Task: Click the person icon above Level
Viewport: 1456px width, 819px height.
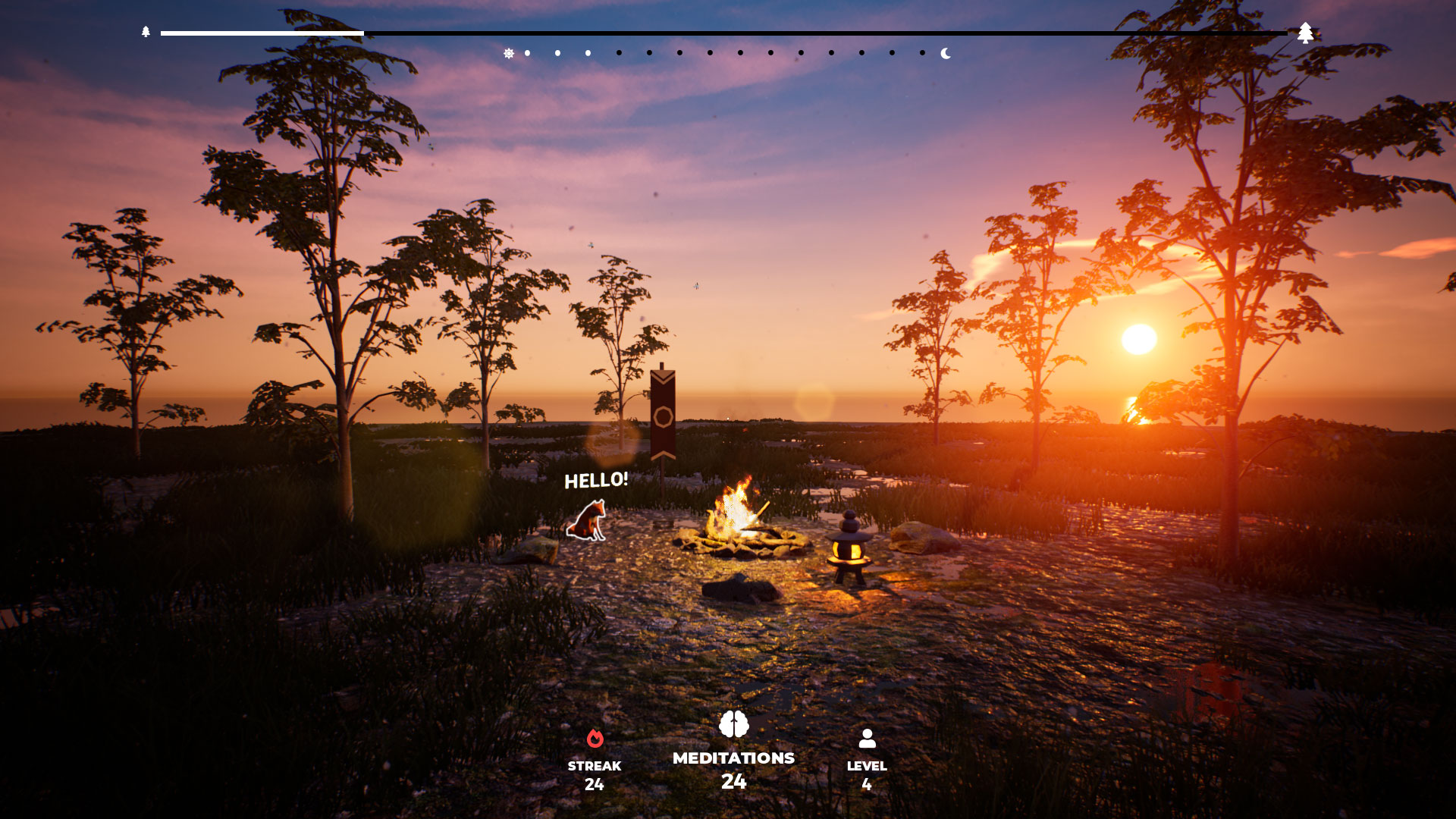Action: (869, 736)
